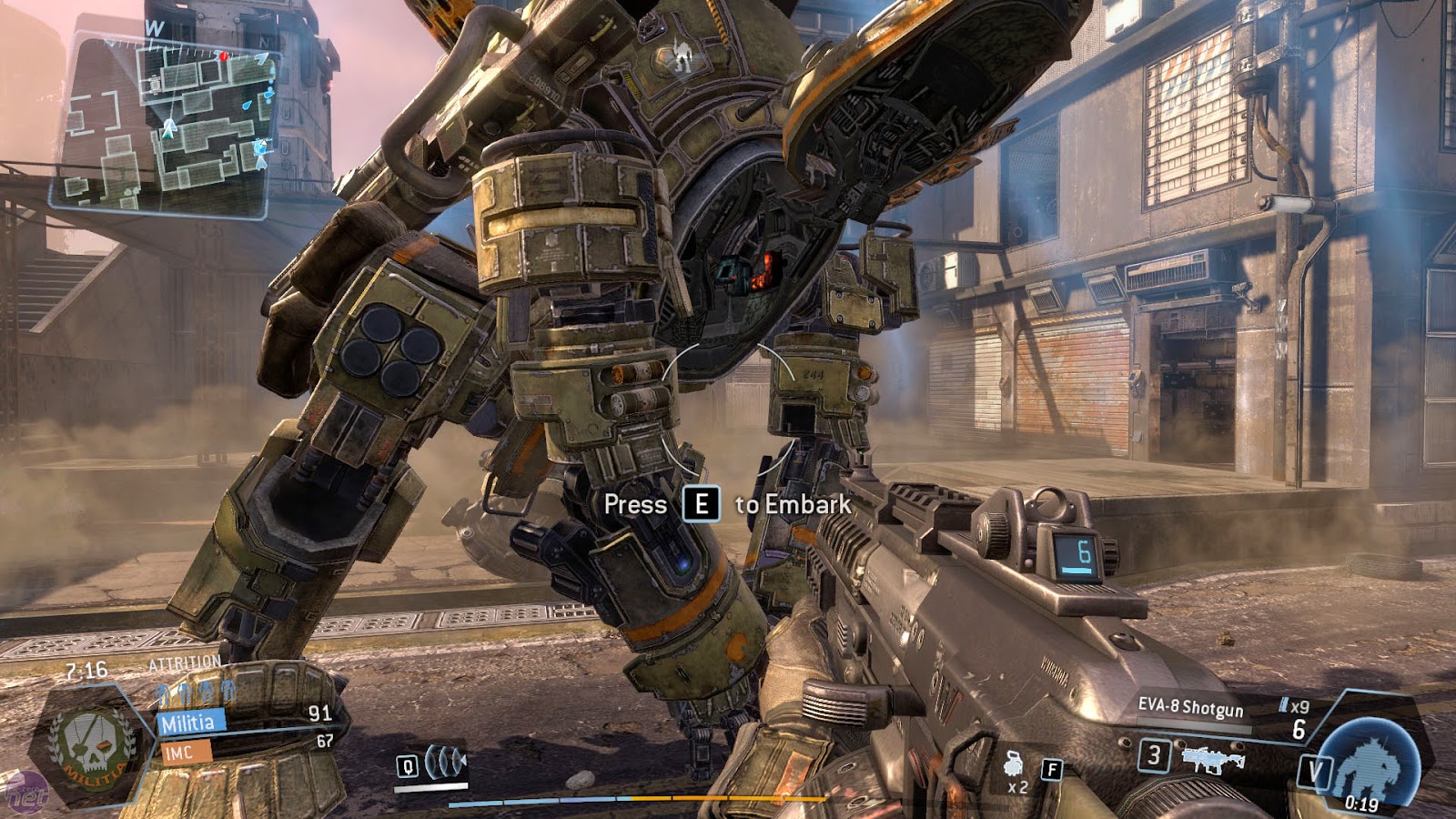
Task: Select the Militia team score bar
Action: click(191, 723)
